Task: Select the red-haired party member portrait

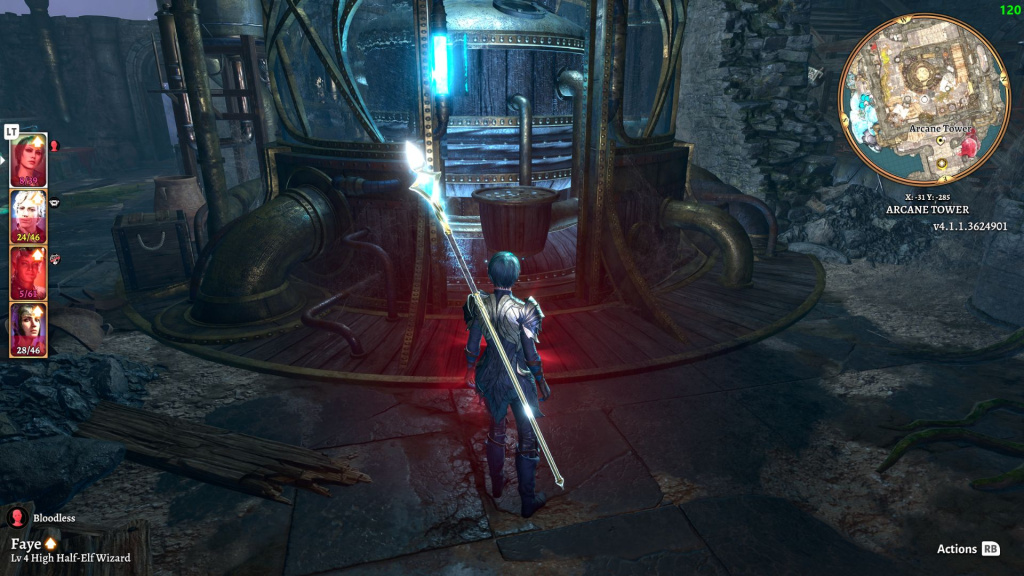Action: coord(28,160)
